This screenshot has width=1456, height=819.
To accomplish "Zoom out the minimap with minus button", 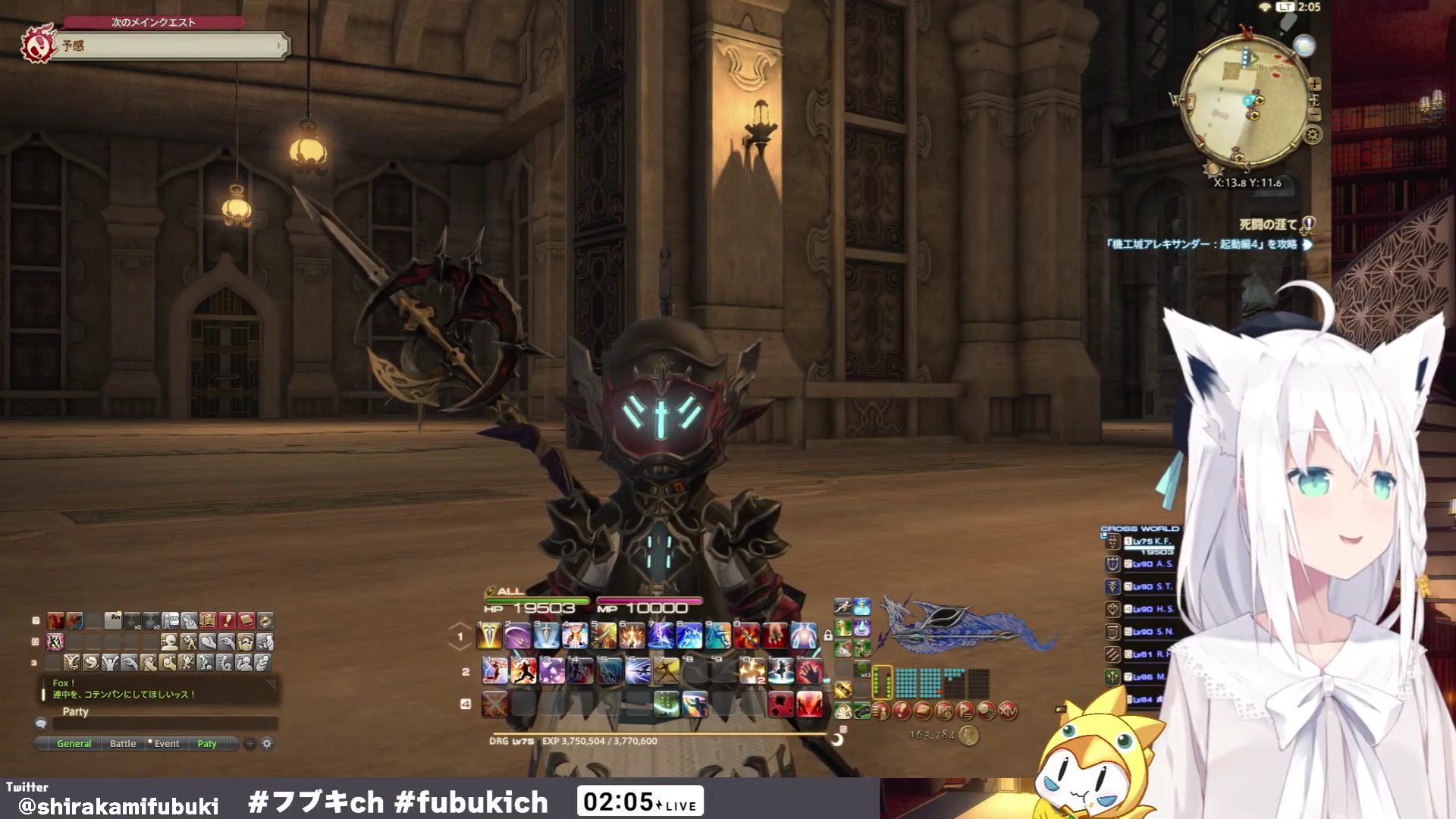I will [1315, 115].
